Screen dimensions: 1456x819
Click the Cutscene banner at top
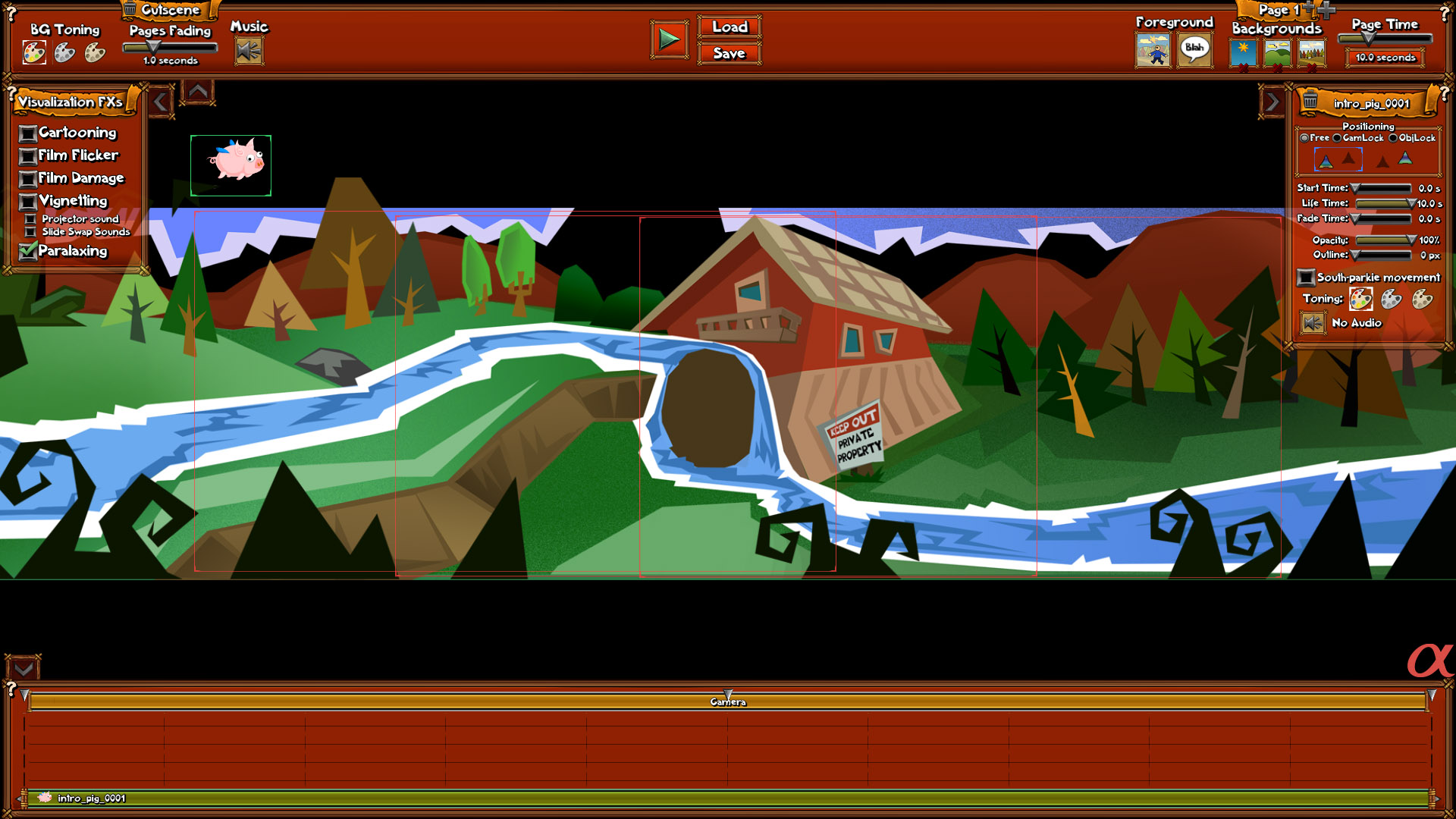click(x=170, y=10)
